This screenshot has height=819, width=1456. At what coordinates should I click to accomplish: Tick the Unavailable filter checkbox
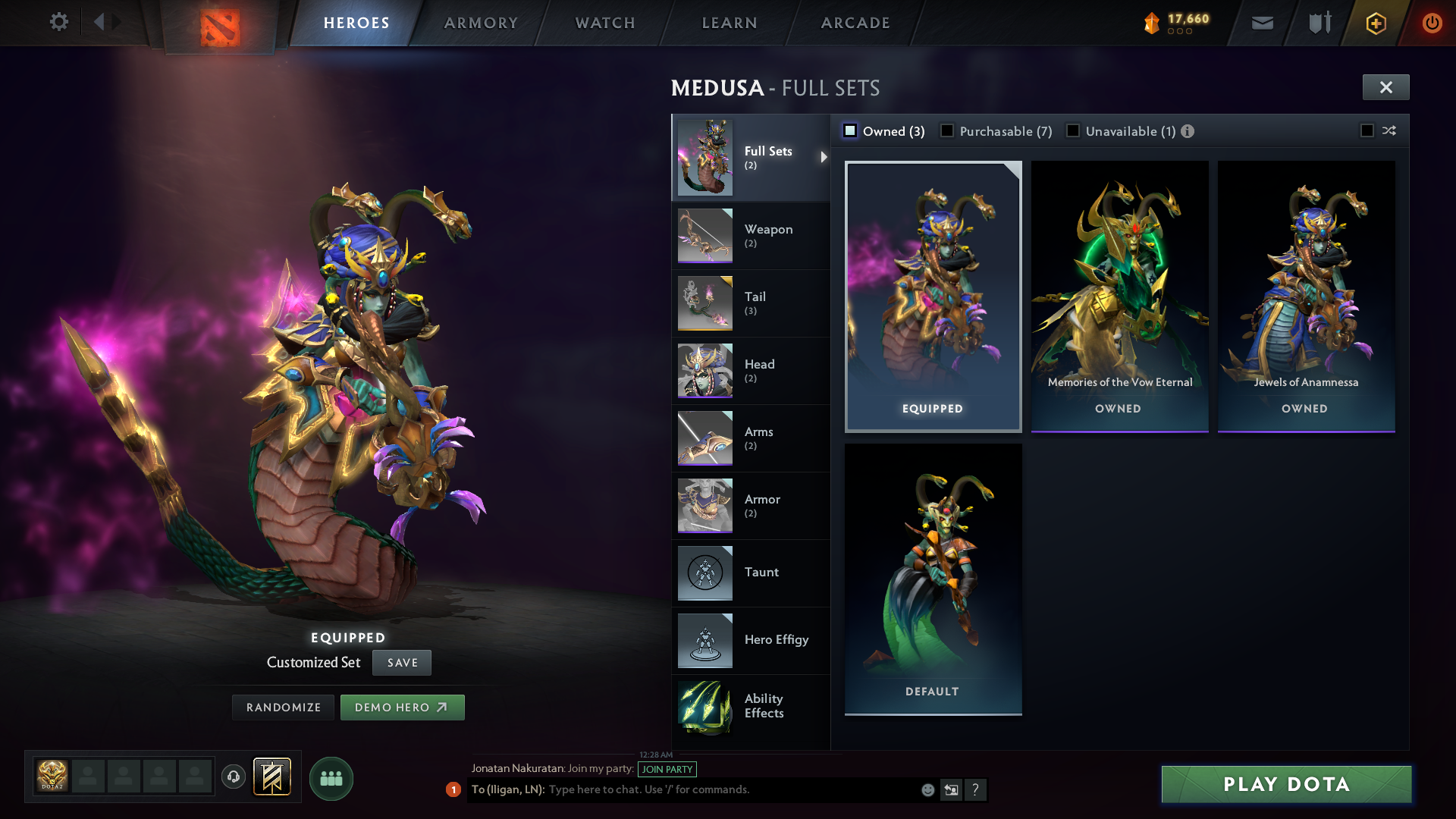click(x=1073, y=131)
